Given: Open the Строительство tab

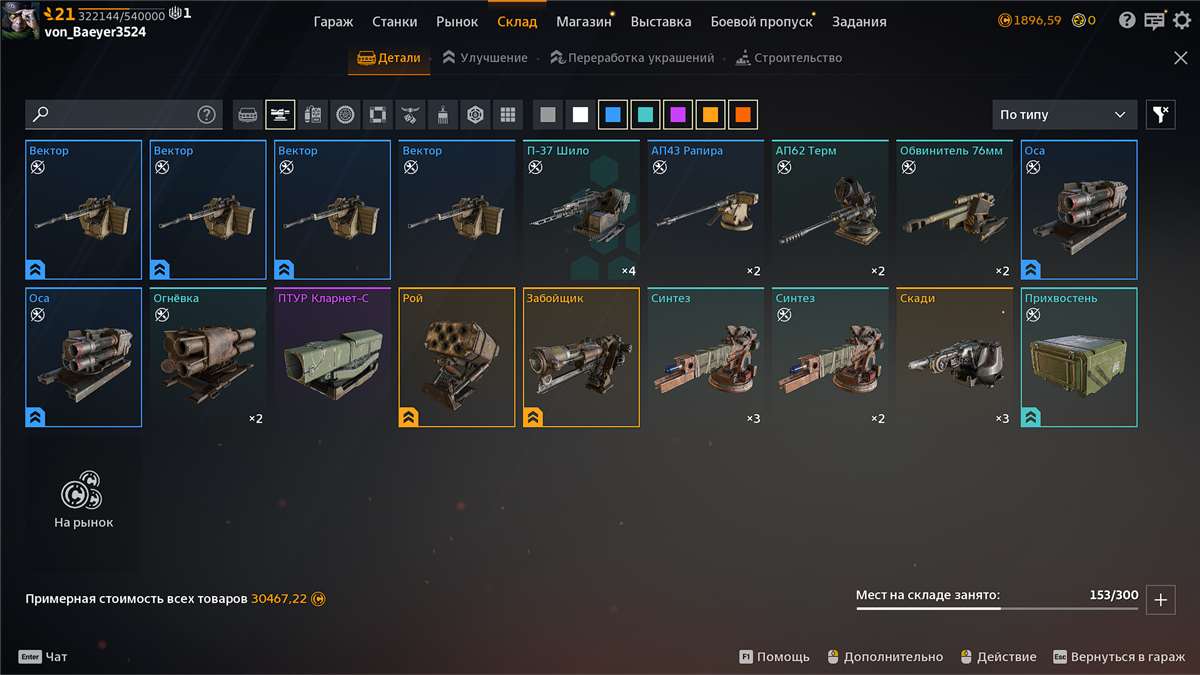Looking at the screenshot, I should point(788,58).
